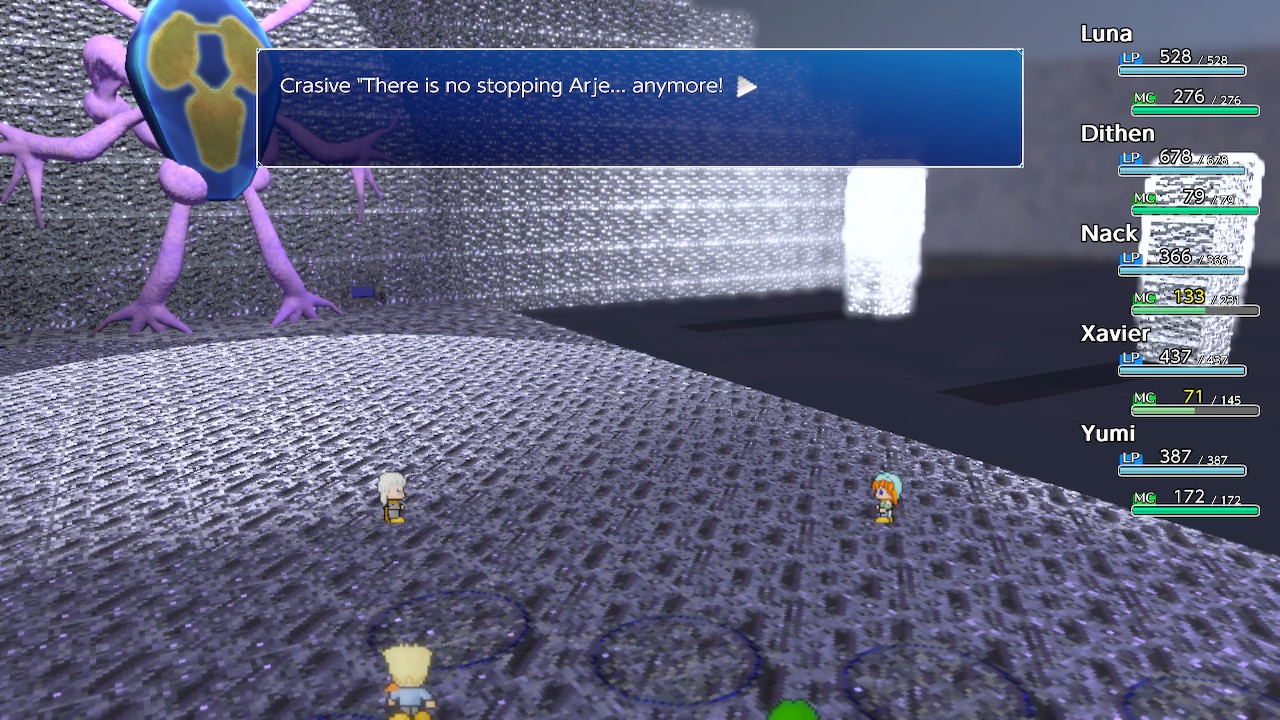Click the name label Xavier
Screen dimensions: 1280x720
coord(1113,333)
